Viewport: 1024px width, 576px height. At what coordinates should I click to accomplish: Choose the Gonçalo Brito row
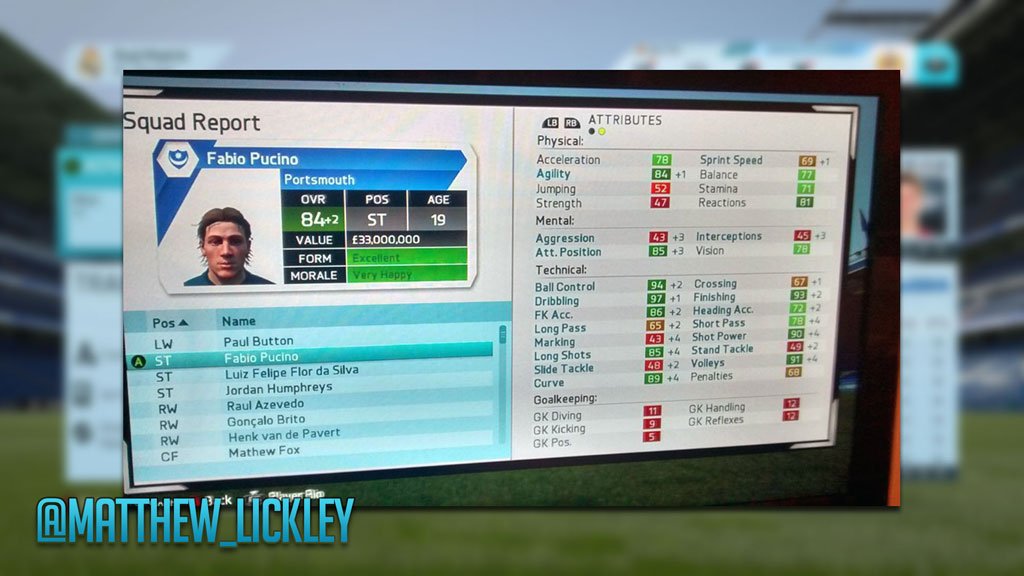[267, 420]
